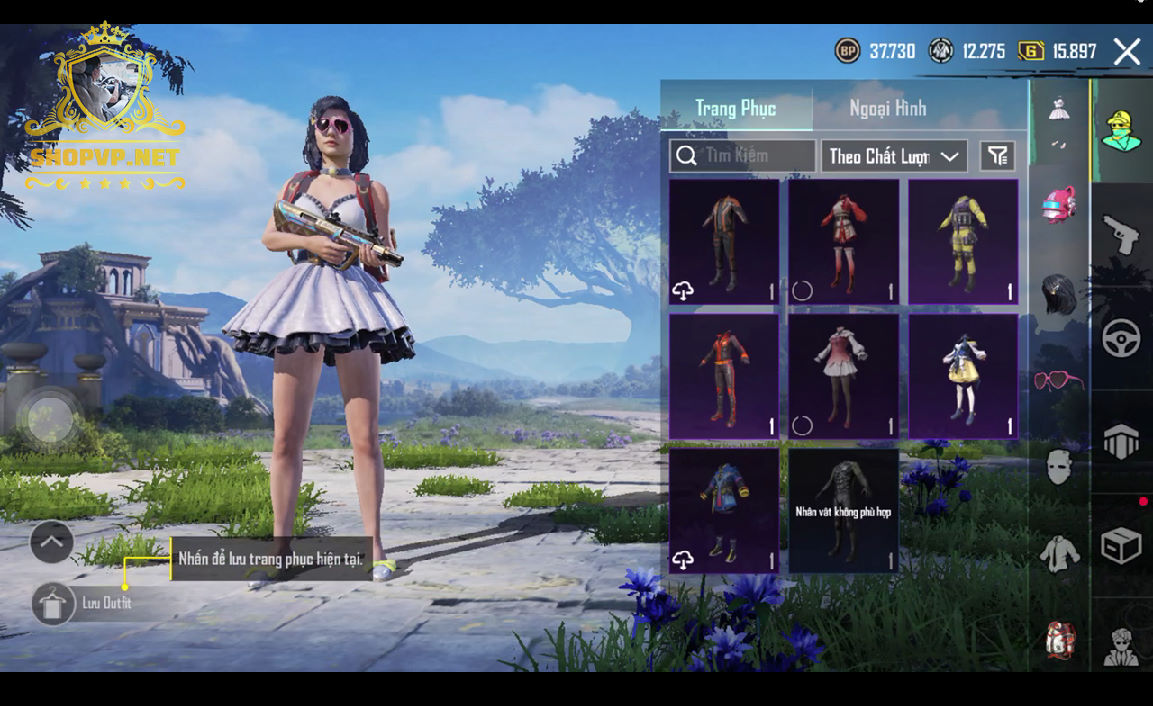Screen dimensions: 1153x706
Task: Select the blue and yellow schoolgirl outfit
Action: pos(963,377)
